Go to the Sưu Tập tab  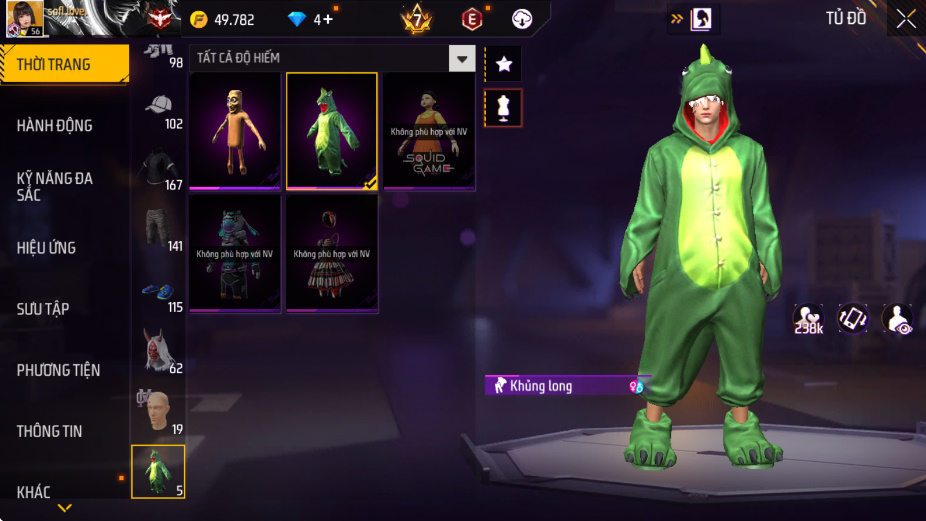point(43,308)
